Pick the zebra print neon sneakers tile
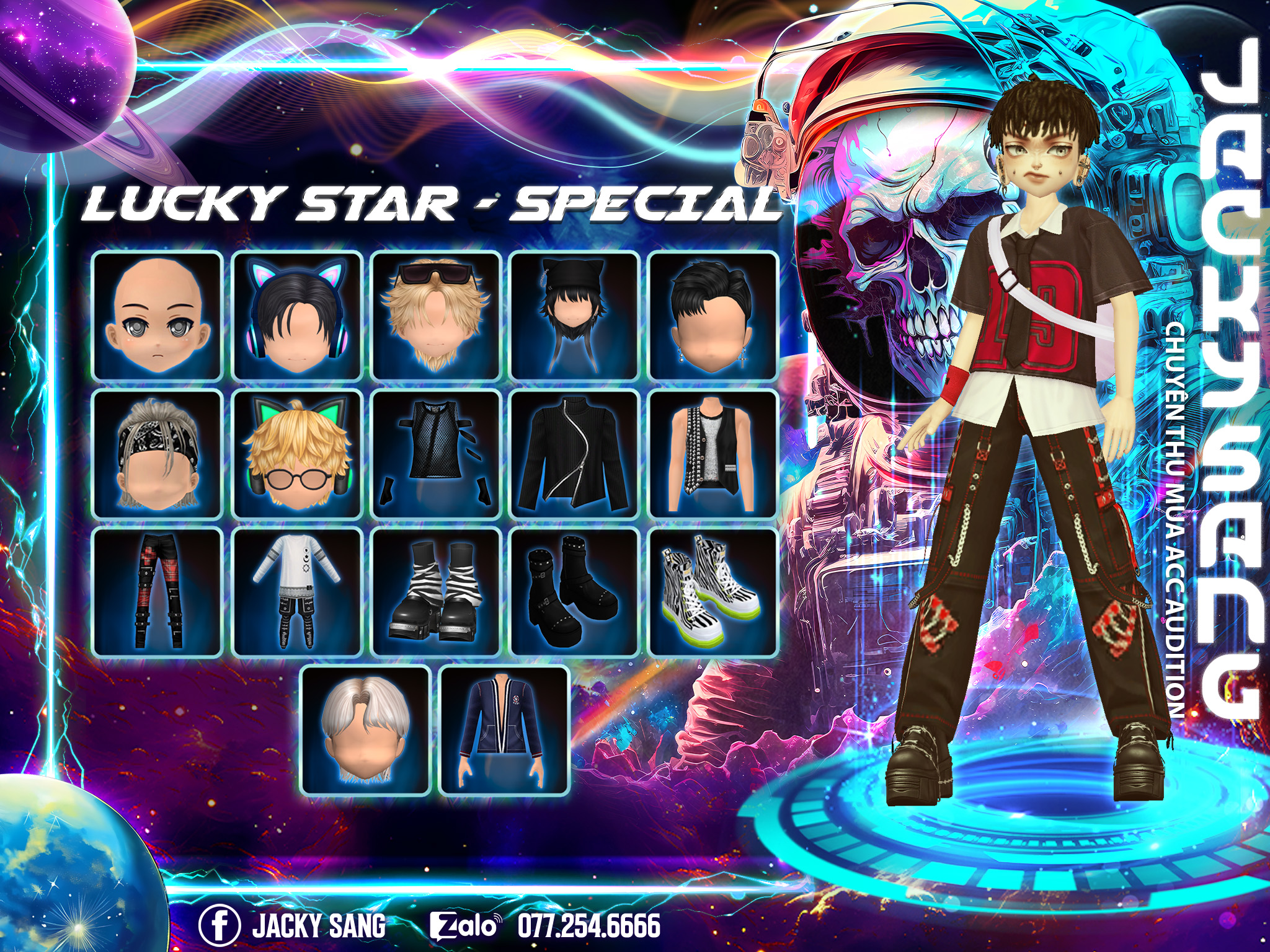This screenshot has height=952, width=1270. [x=713, y=593]
